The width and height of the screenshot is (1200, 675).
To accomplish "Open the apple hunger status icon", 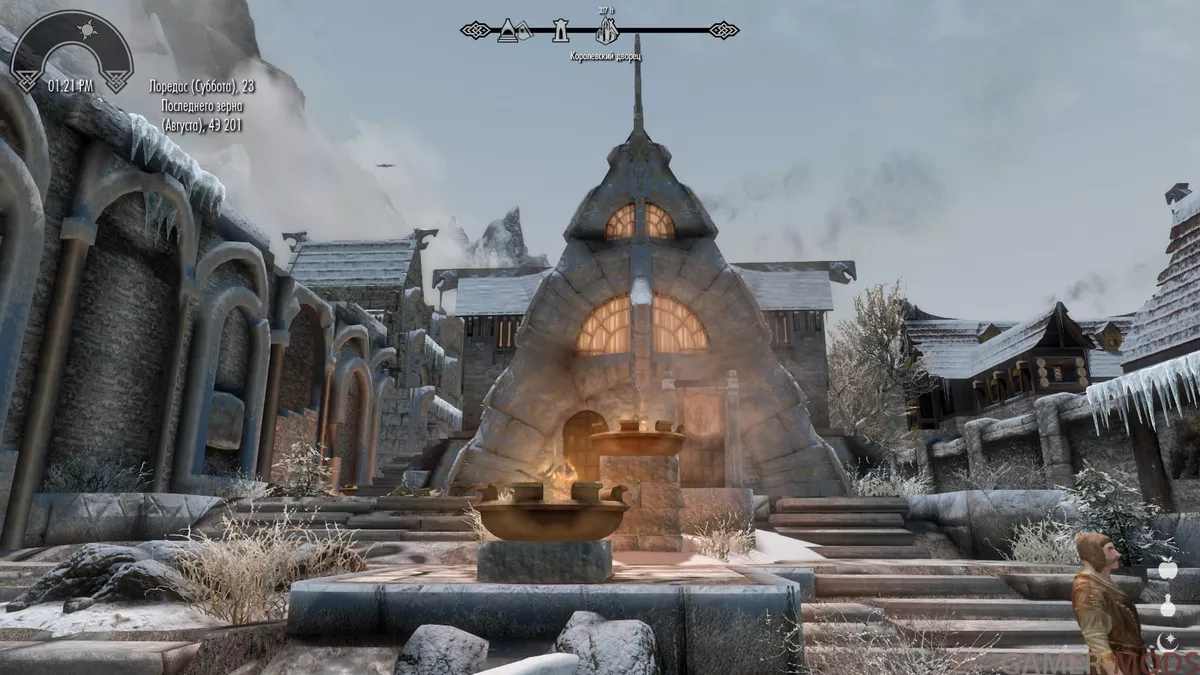I will point(1166,569).
